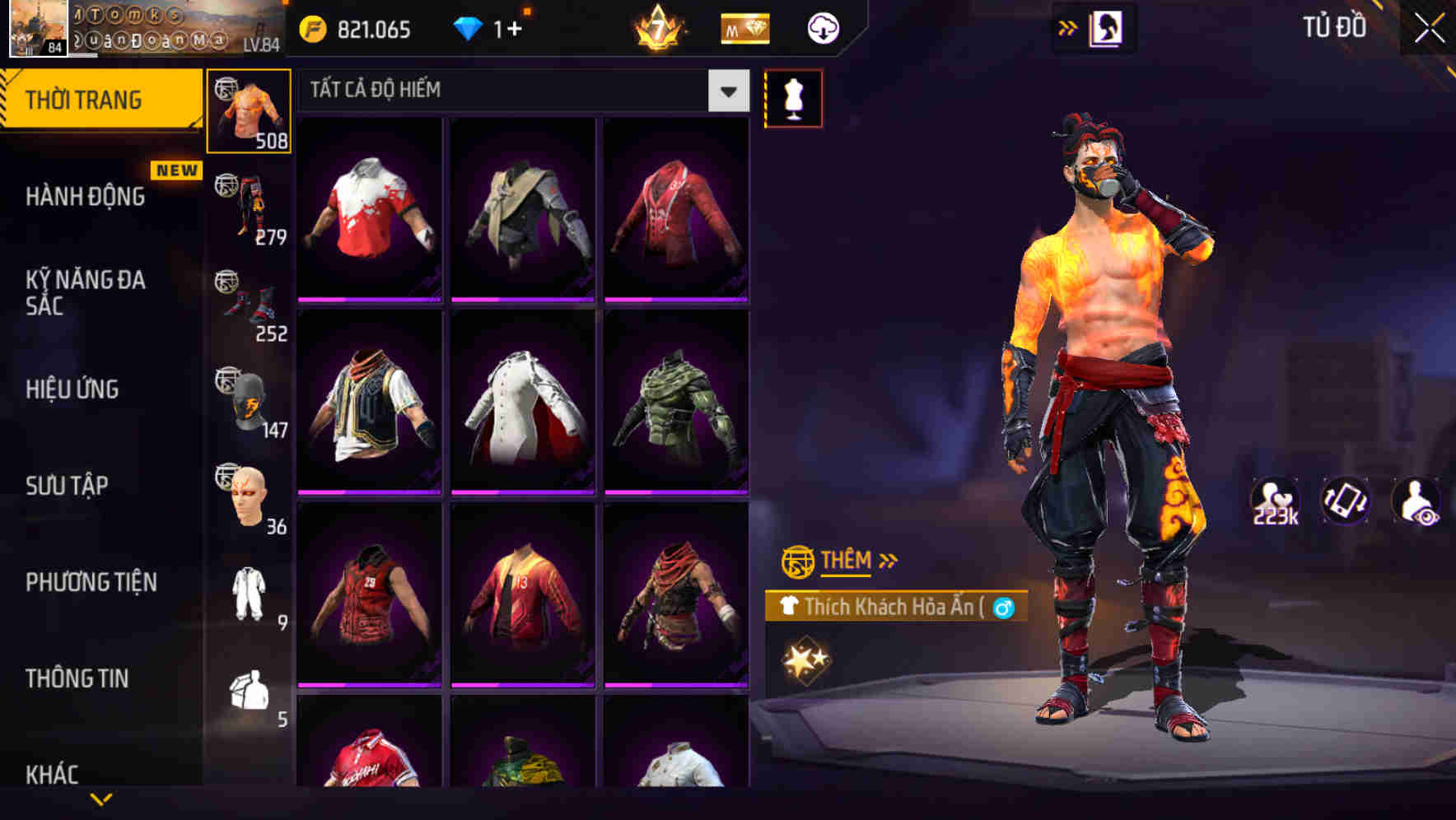Viewport: 1456px width, 820px height.
Task: Select the equipped Thích Khách Hỏa Ẩn outfit
Action: click(889, 606)
